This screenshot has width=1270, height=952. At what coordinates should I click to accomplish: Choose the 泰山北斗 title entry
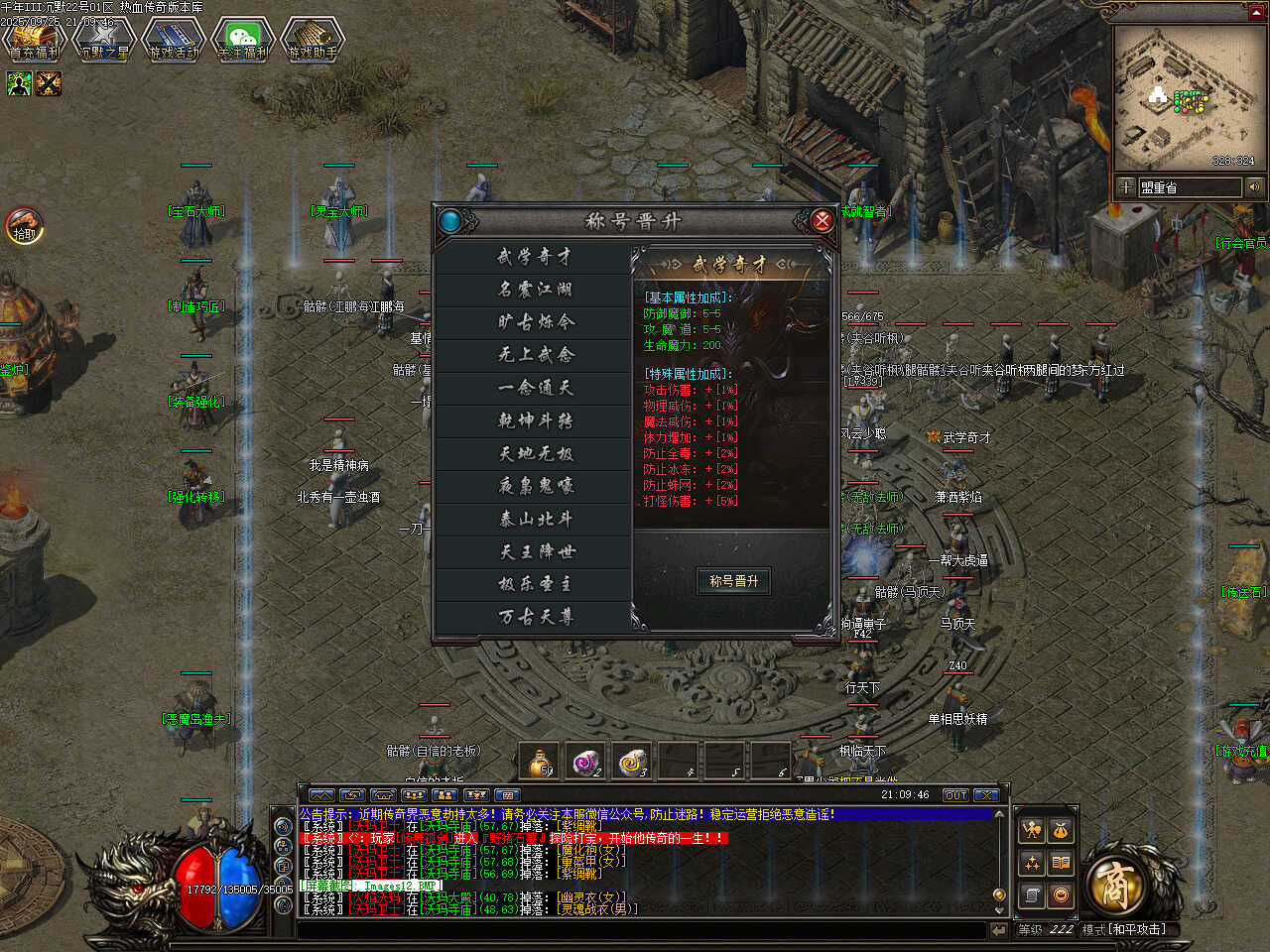(534, 519)
